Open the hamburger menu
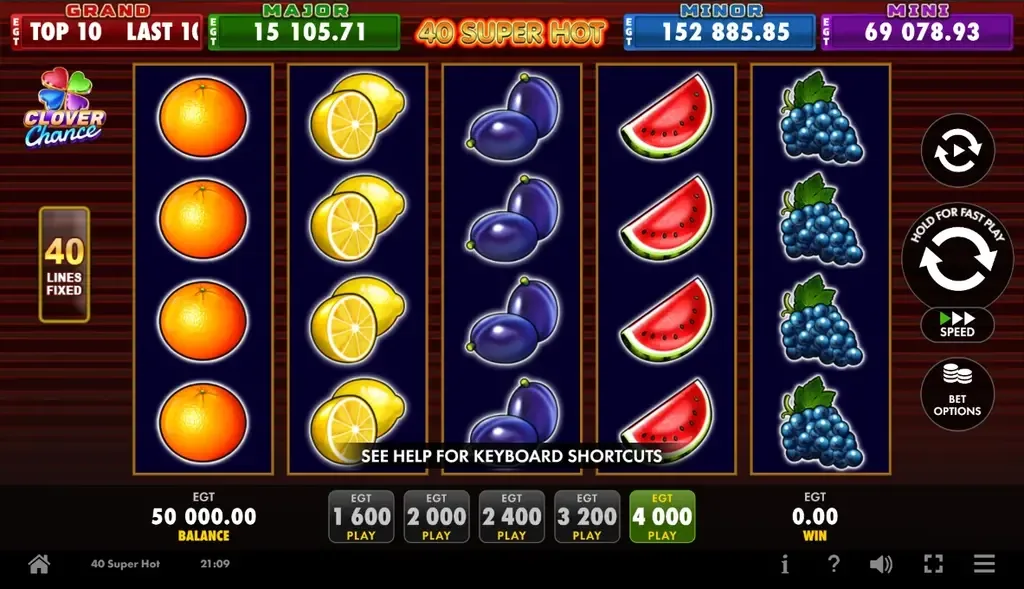Viewport: 1024px width, 589px height. (x=985, y=564)
